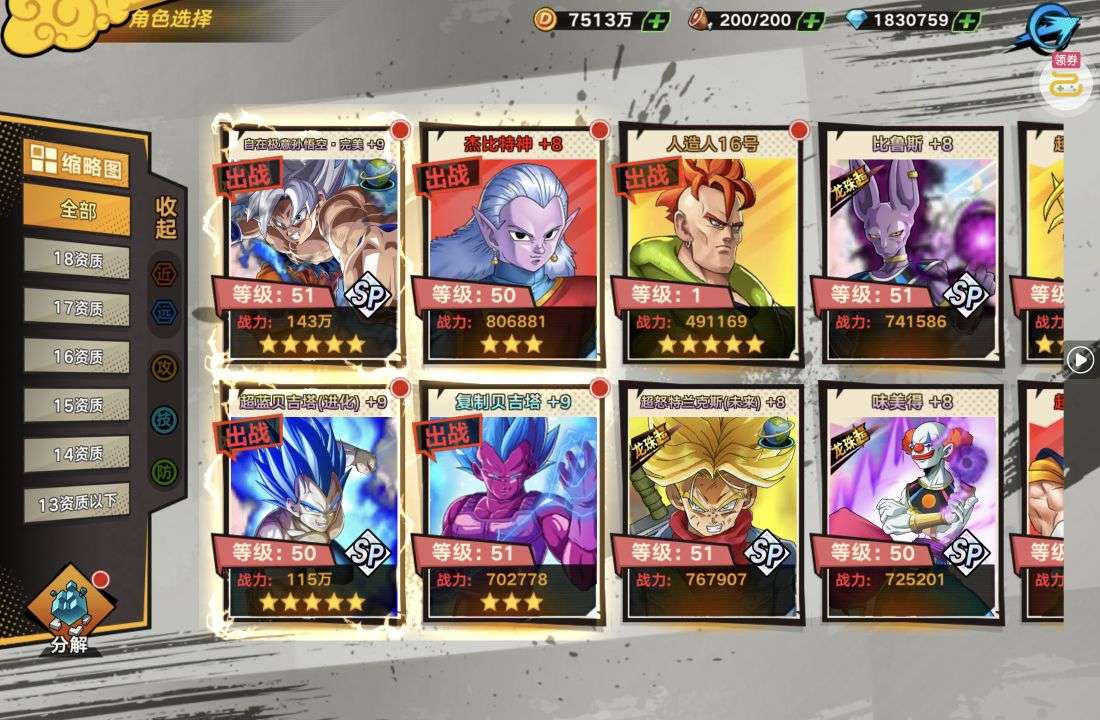Go to next page of character cards
The height and width of the screenshot is (720, 1100).
tap(1080, 359)
